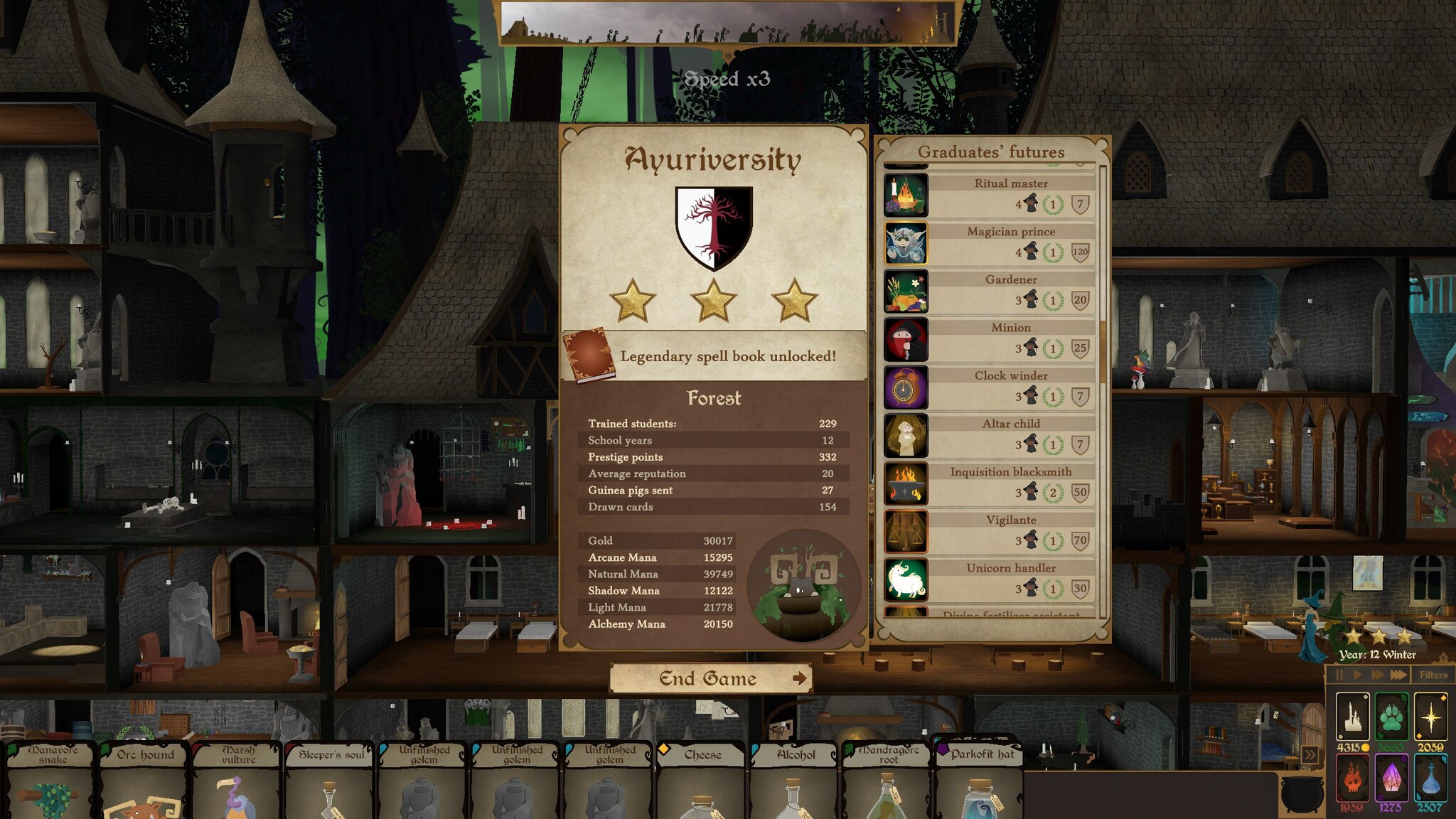Click the black cauldron icon
This screenshot has height=819, width=1456.
click(x=1302, y=793)
